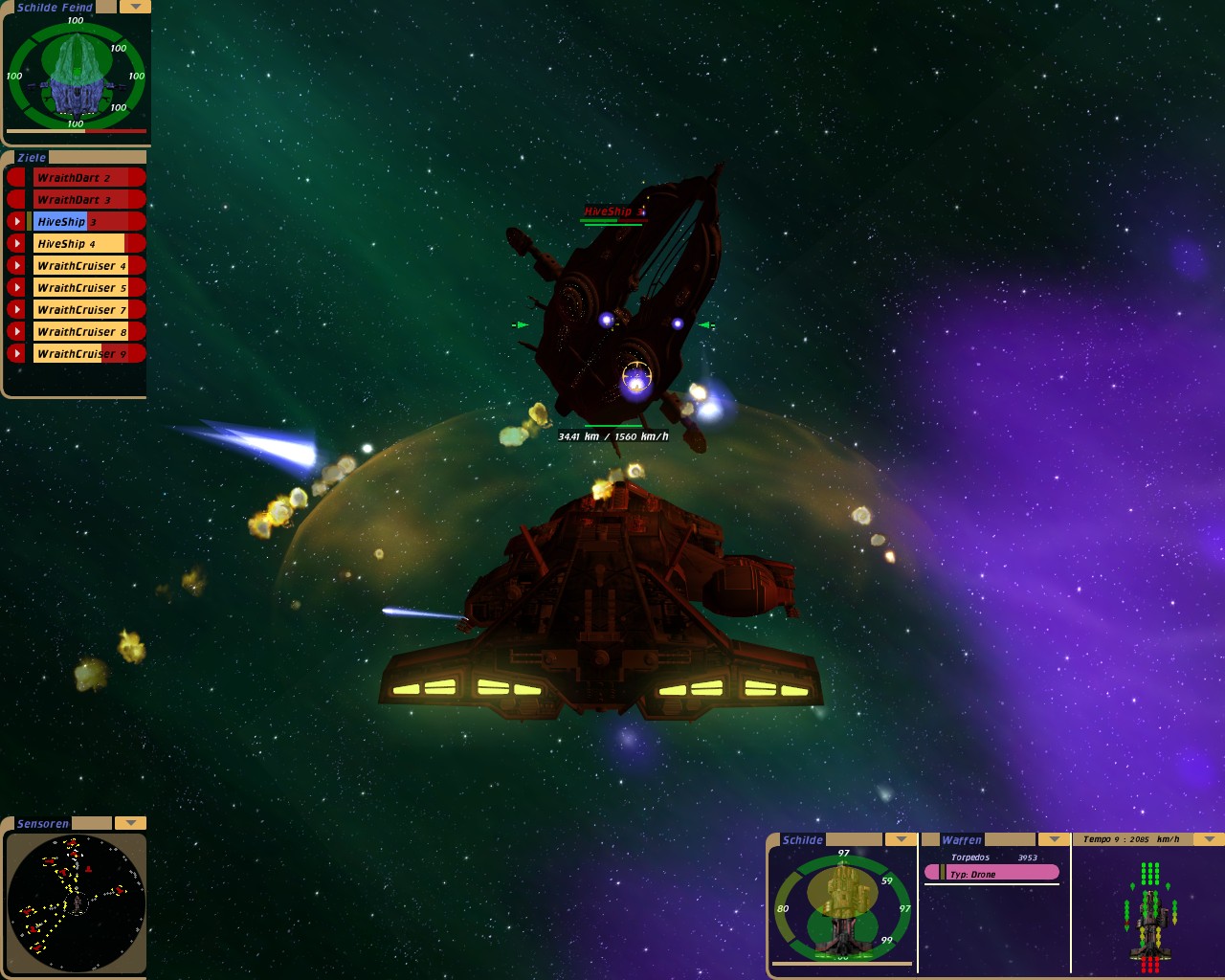Minimize the Sensoren panel with its arrow

click(130, 823)
